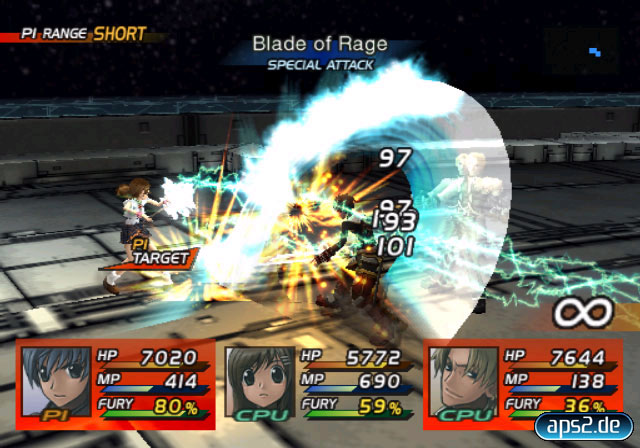Click the P1 TARGET marker
The height and width of the screenshot is (448, 640).
pos(150,256)
